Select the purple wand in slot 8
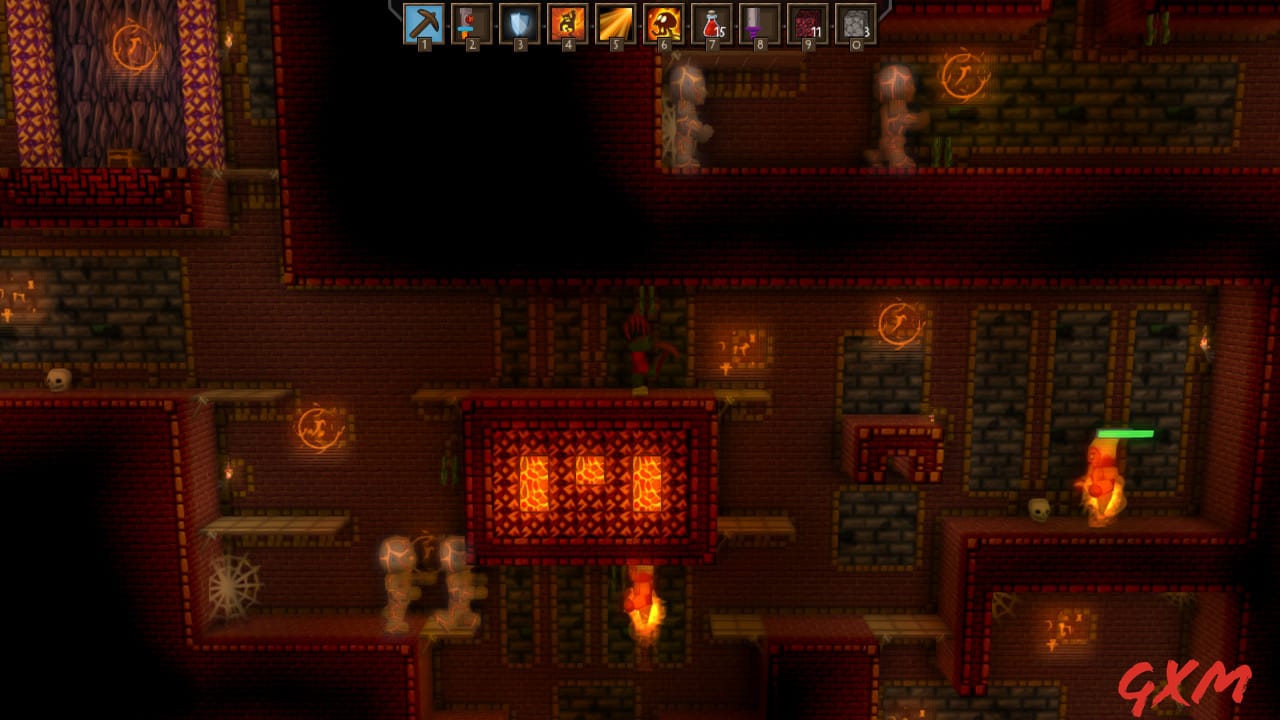The image size is (1280, 720). click(760, 26)
